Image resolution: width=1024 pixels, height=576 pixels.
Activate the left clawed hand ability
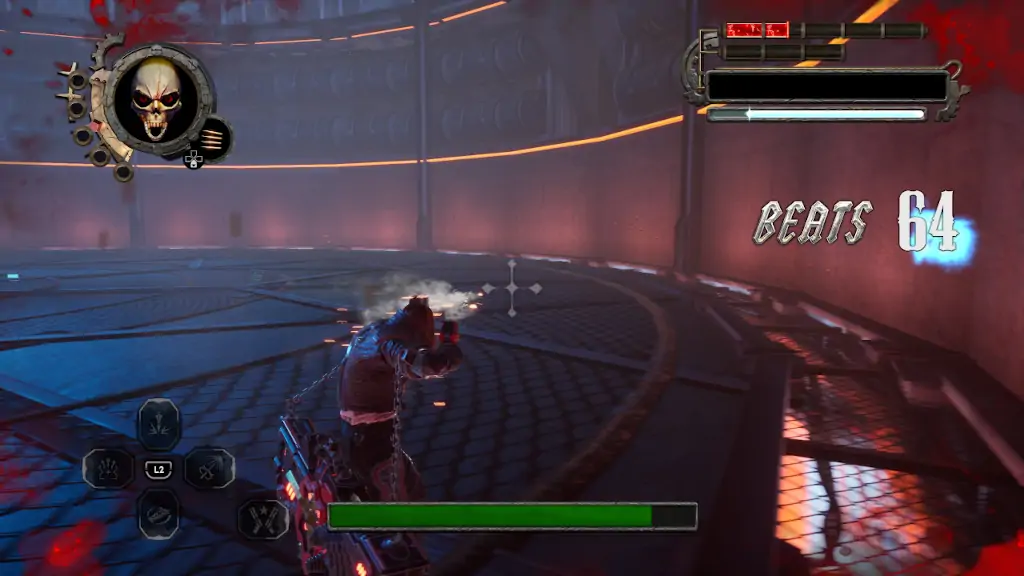(108, 468)
